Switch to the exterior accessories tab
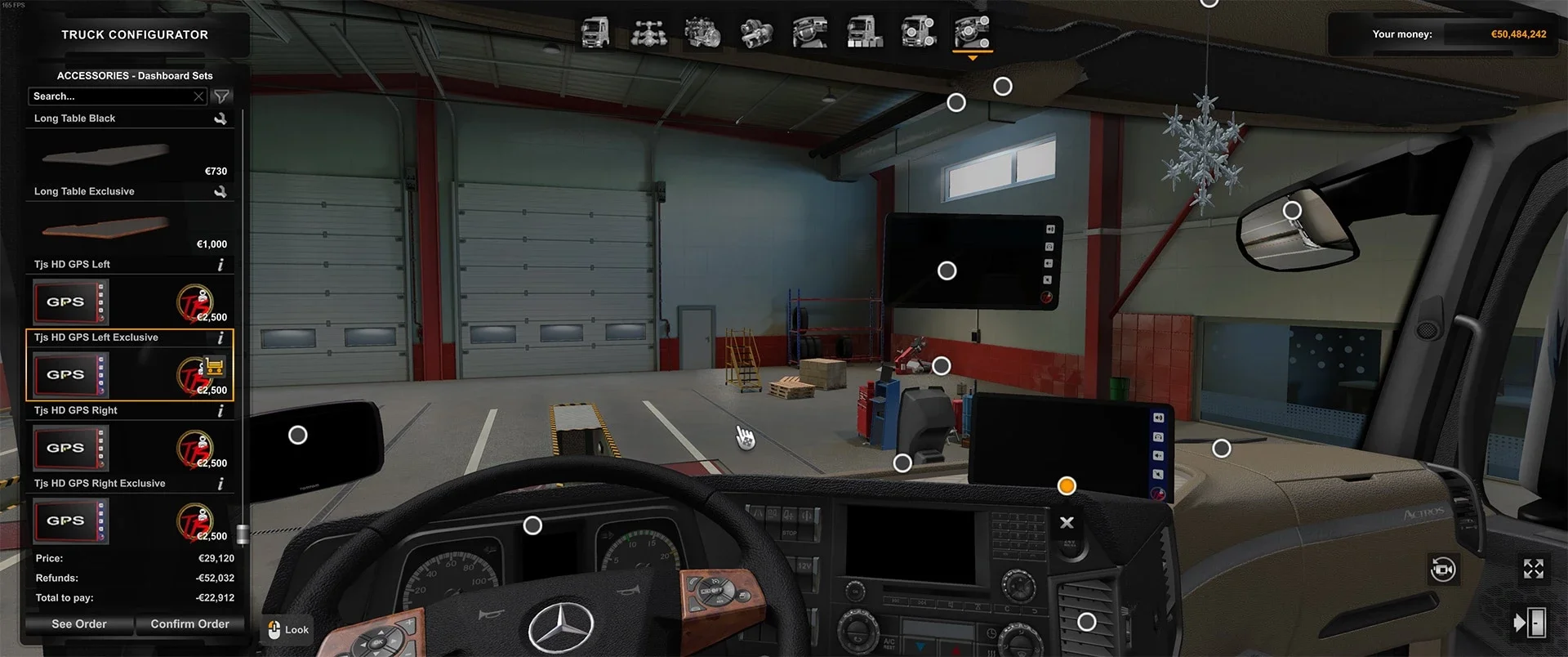1568x657 pixels. (918, 33)
